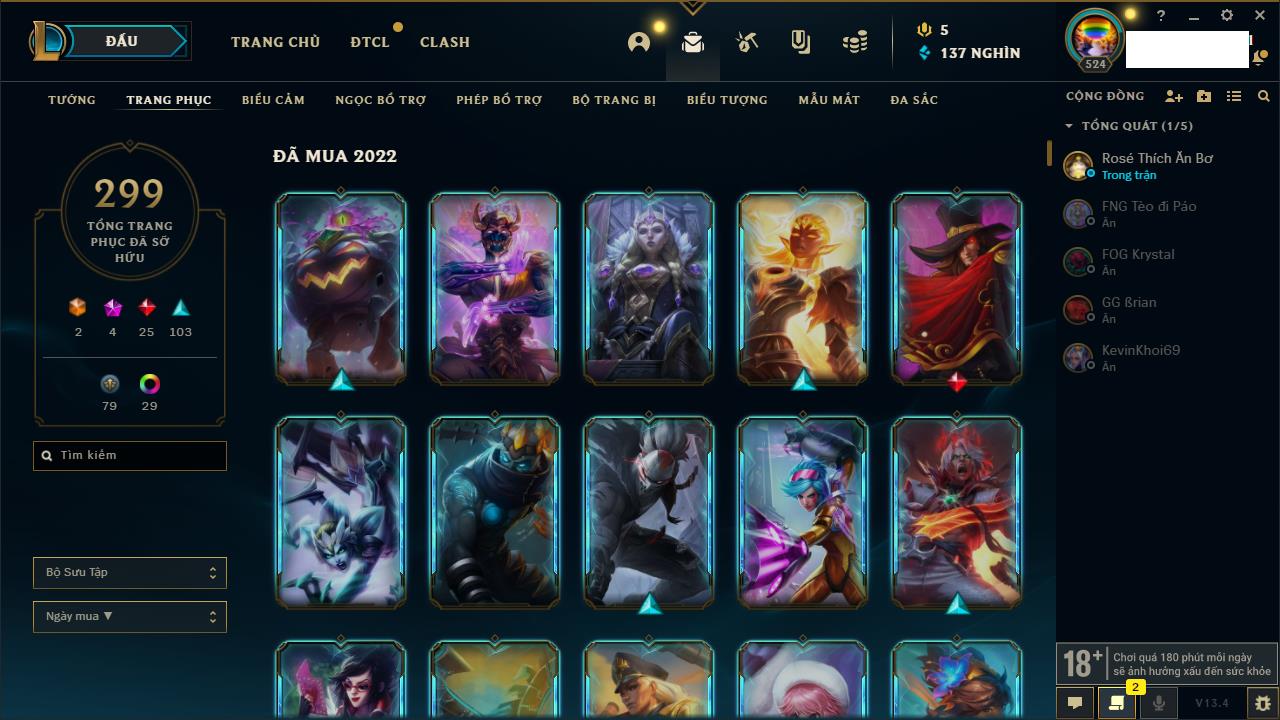Collapse the TỔNG QUÁT friends group

[x=1069, y=126]
